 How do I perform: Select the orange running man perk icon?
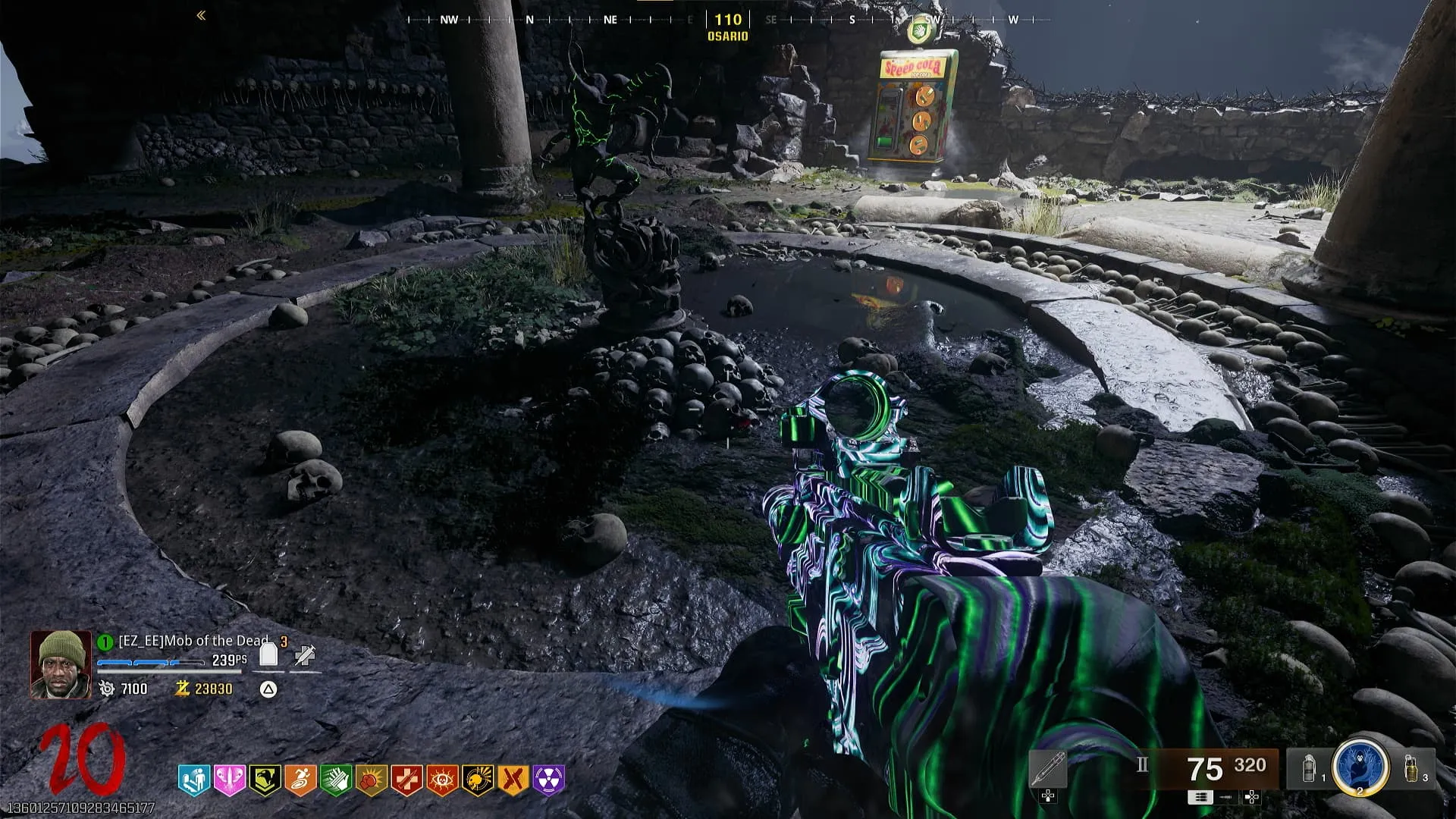tap(300, 780)
